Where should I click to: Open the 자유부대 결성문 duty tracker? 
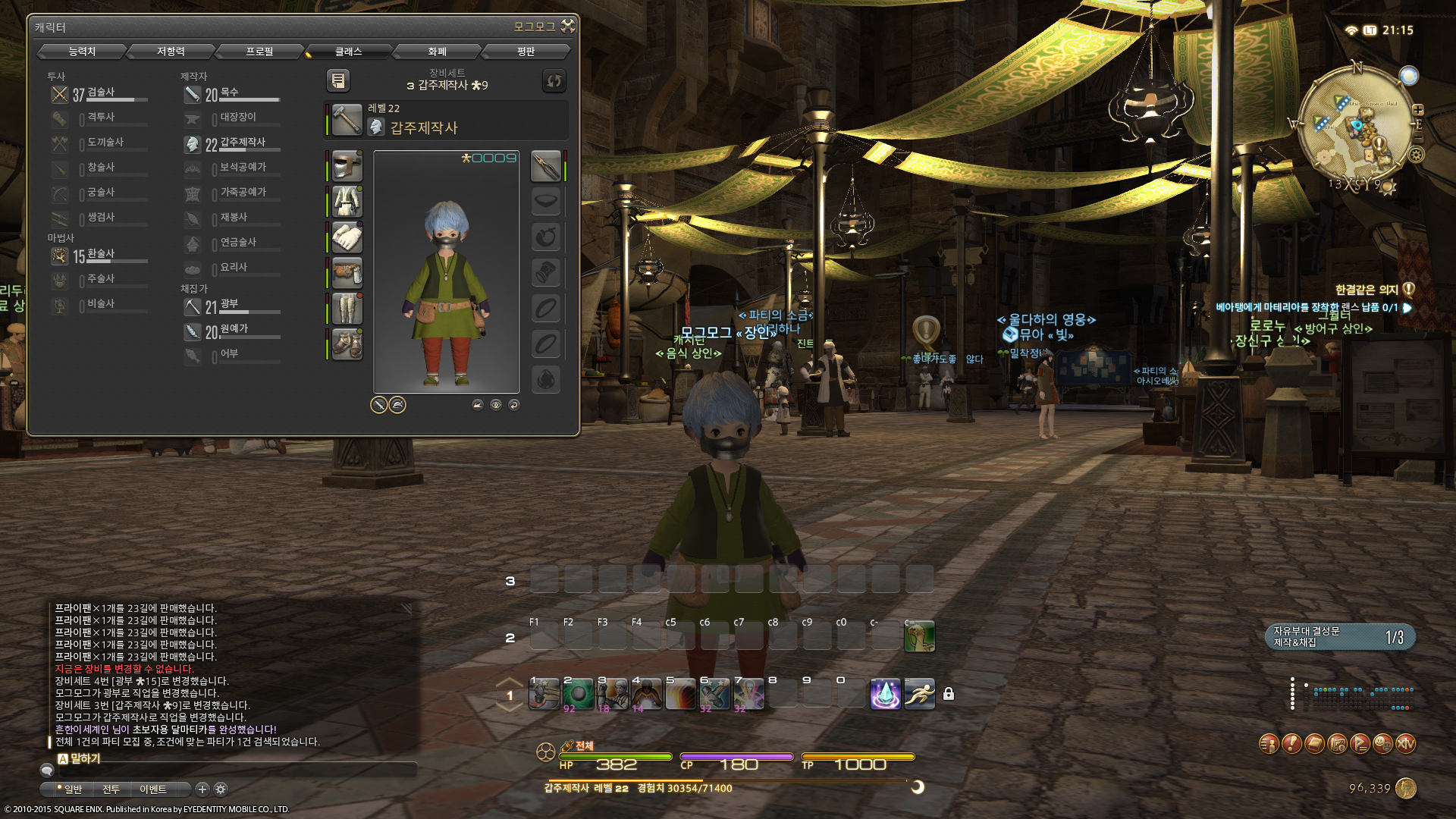[1339, 637]
